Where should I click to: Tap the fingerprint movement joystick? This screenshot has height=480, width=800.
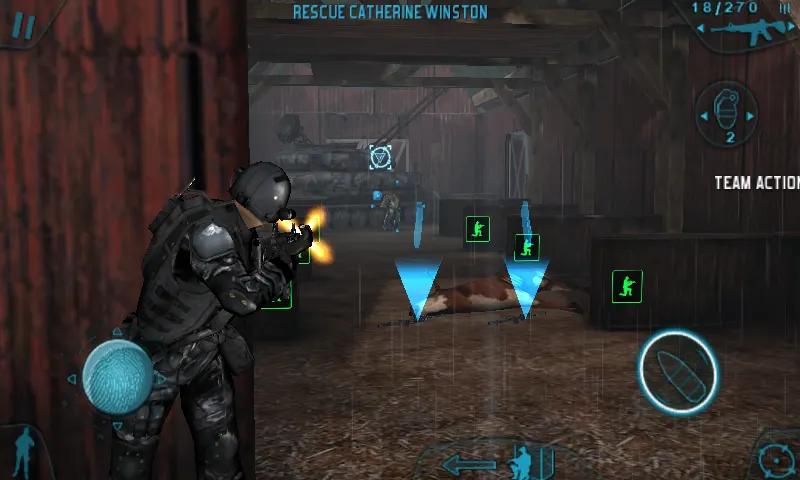click(x=116, y=377)
